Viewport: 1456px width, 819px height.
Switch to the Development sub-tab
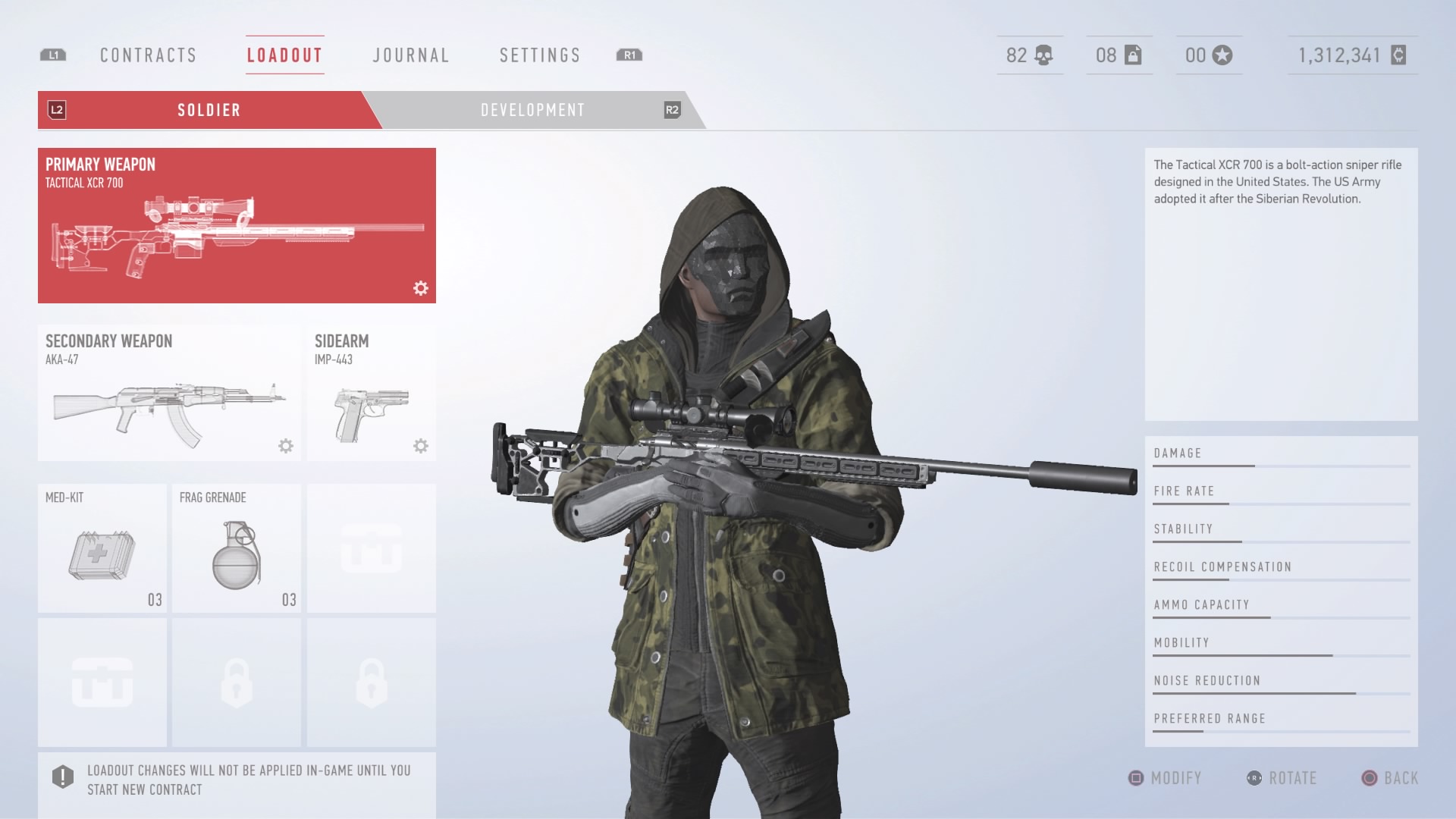pyautogui.click(x=532, y=110)
